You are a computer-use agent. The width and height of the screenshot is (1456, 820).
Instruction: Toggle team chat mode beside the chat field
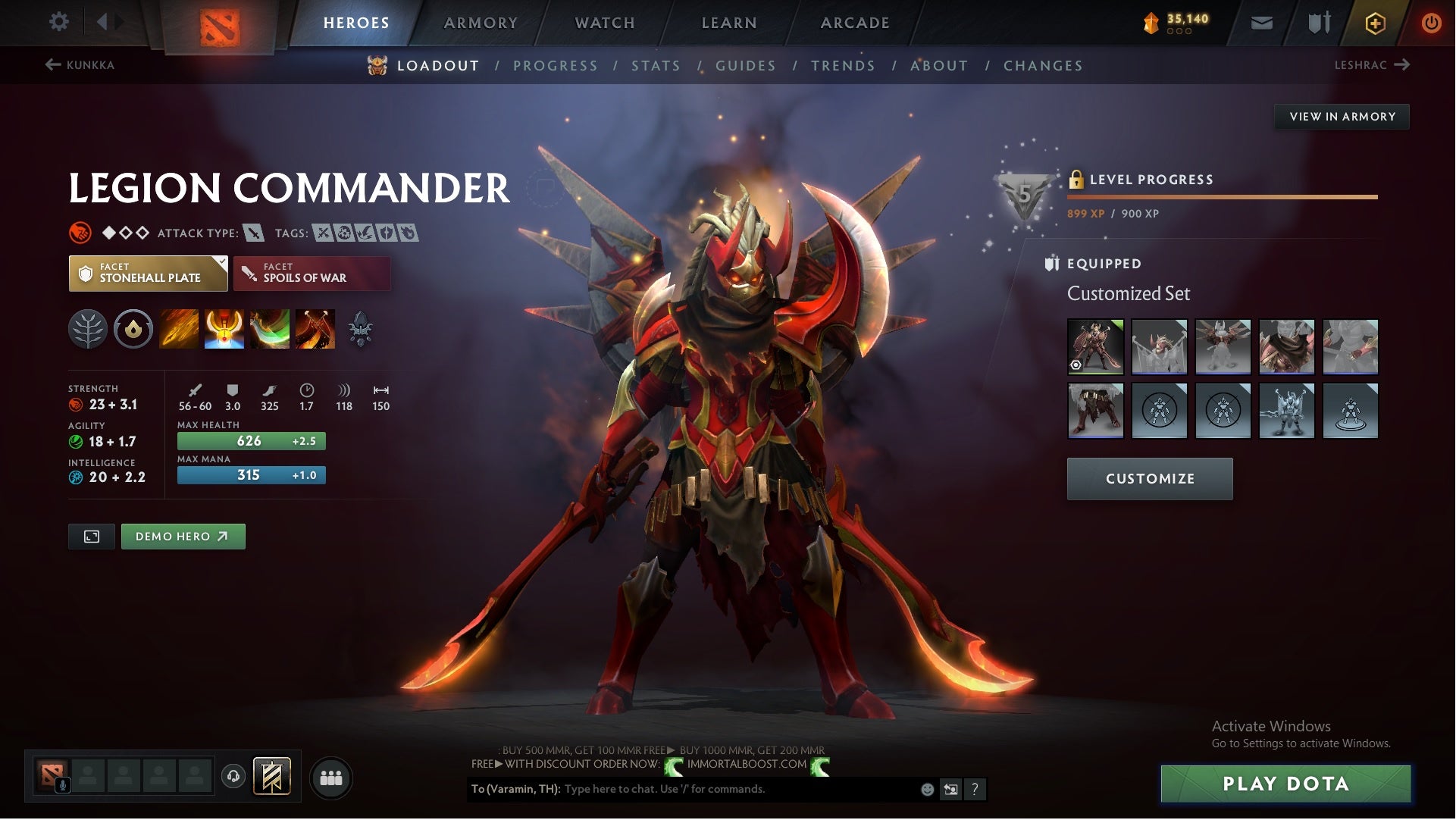tap(952, 790)
